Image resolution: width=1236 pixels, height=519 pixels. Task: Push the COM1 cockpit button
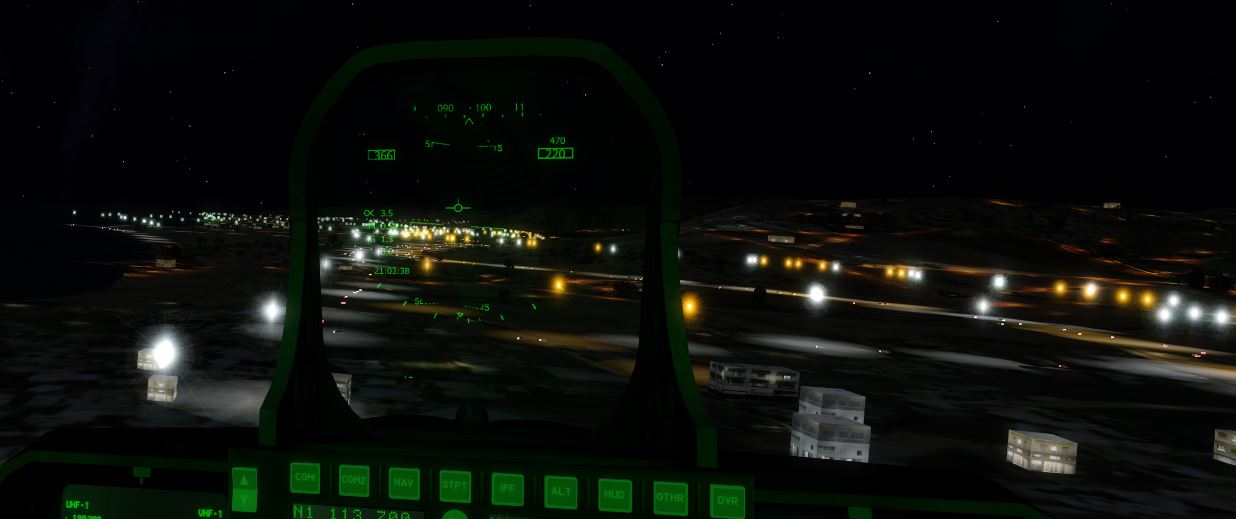(305, 478)
